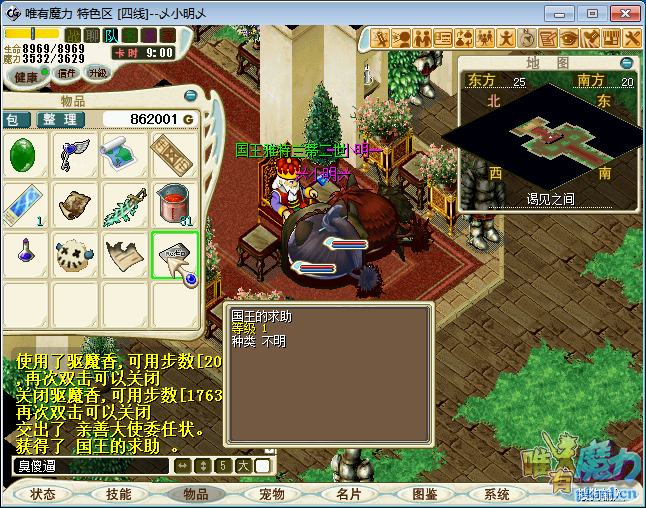
Task: Open the 系统 system tab
Action: click(x=497, y=494)
